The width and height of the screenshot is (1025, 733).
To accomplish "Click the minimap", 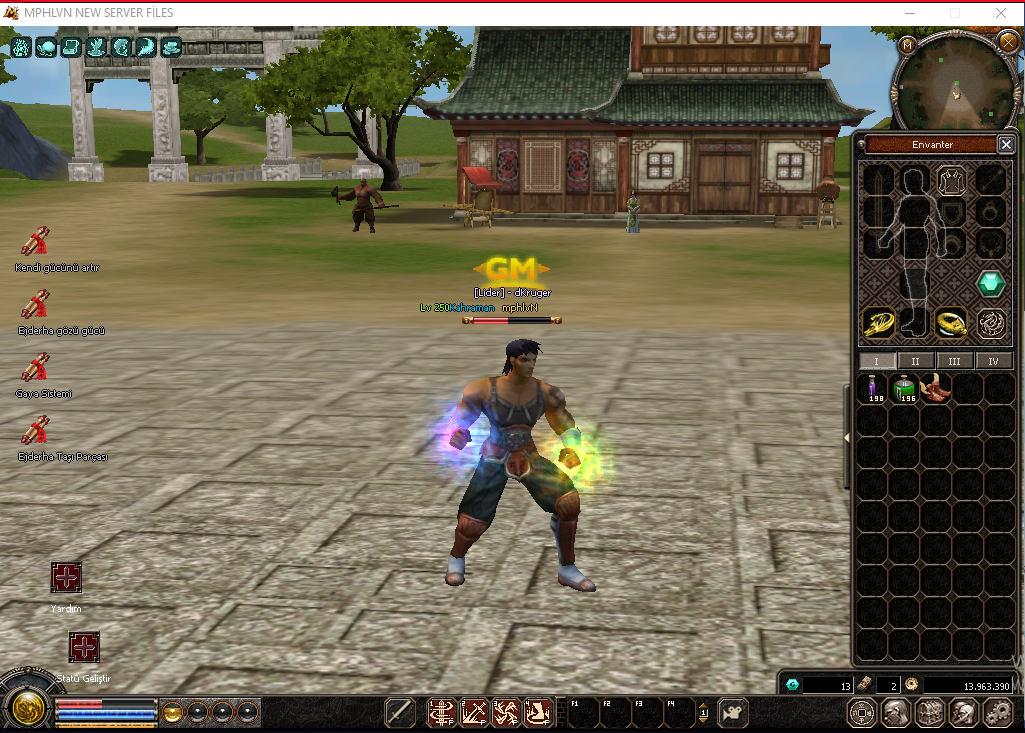I will pyautogui.click(x=955, y=83).
